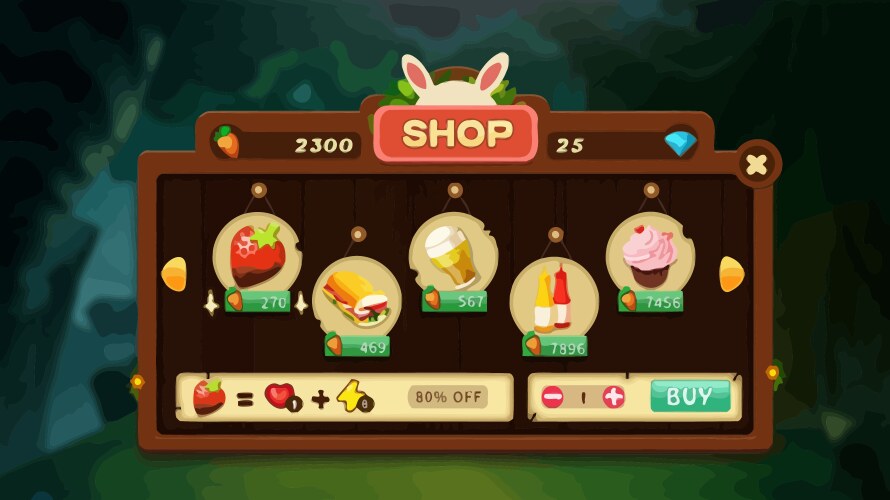Image resolution: width=890 pixels, height=500 pixels.
Task: Increase purchase quantity with plus button
Action: click(x=614, y=397)
